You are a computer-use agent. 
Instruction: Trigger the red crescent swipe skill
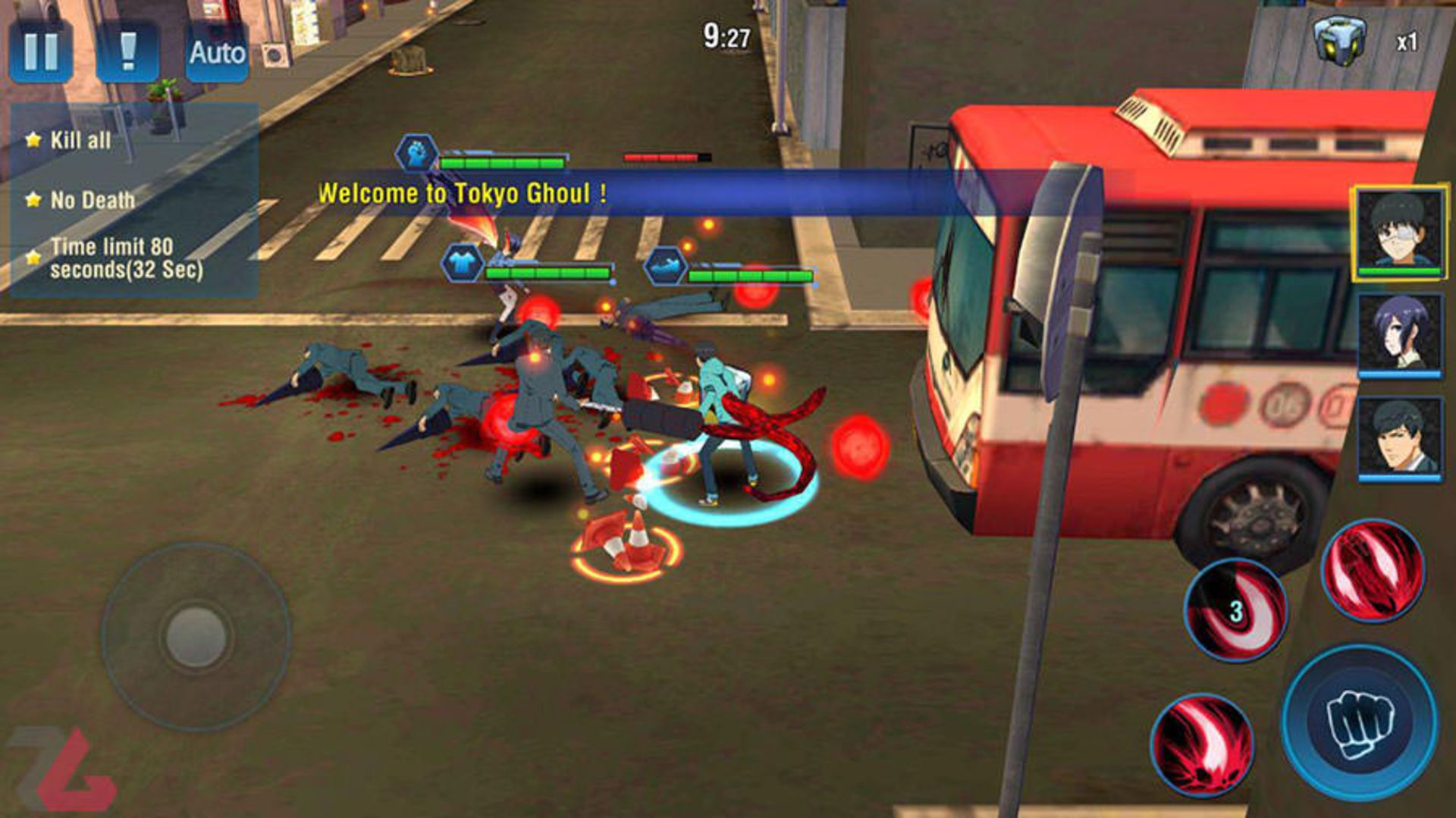point(1201,745)
